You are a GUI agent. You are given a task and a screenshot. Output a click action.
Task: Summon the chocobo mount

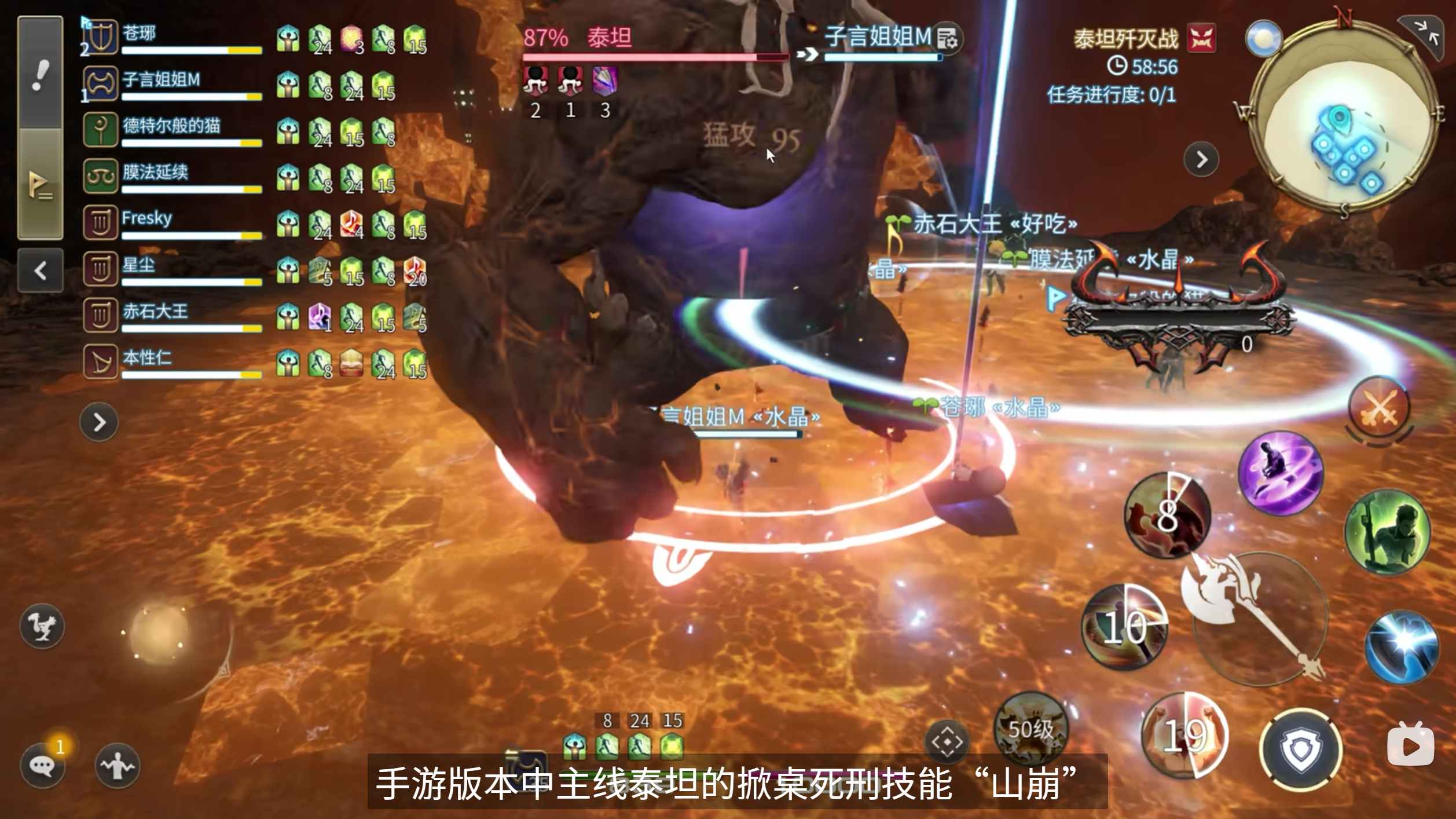42,626
